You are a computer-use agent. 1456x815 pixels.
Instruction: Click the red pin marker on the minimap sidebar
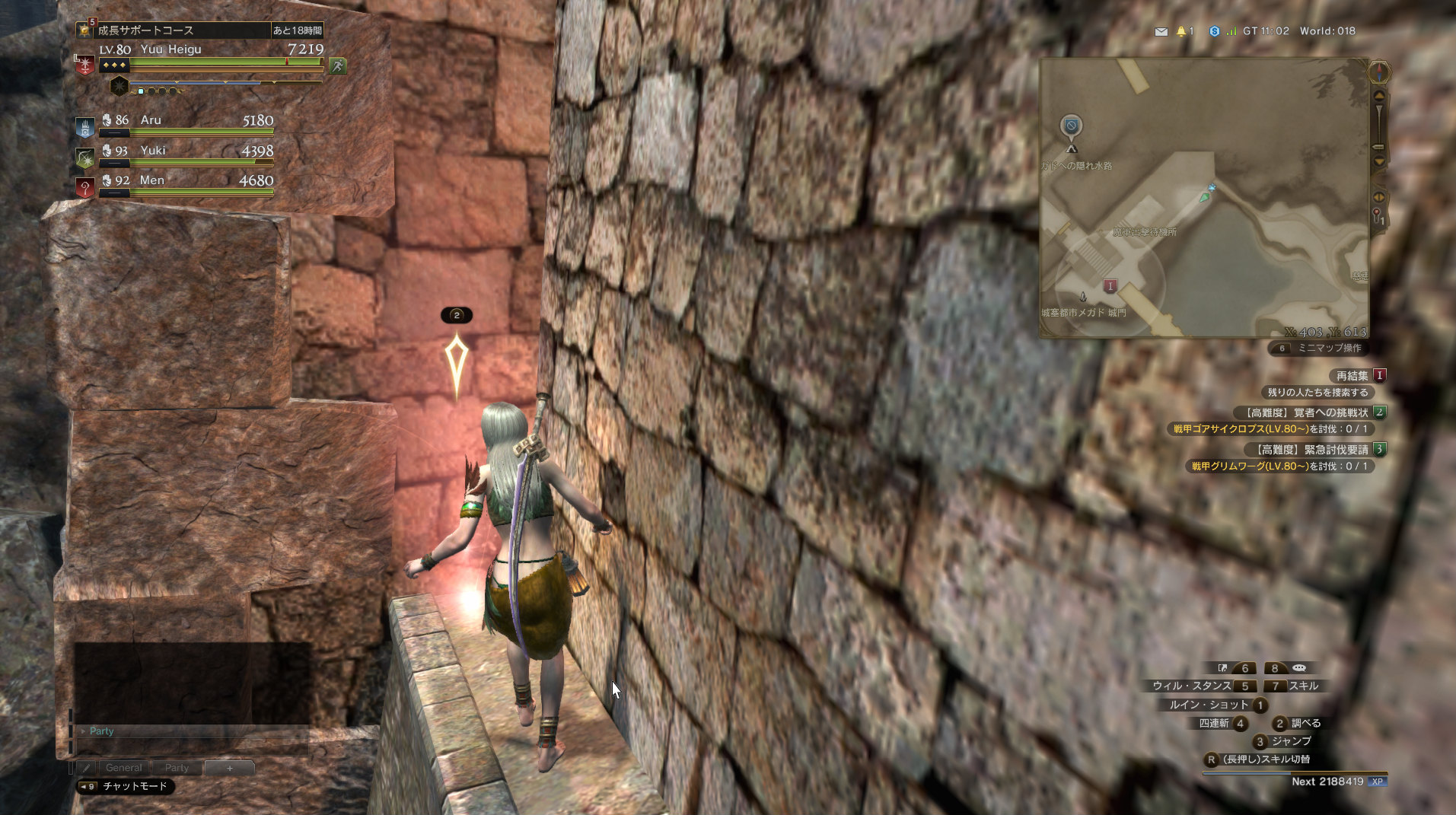coord(1377,216)
